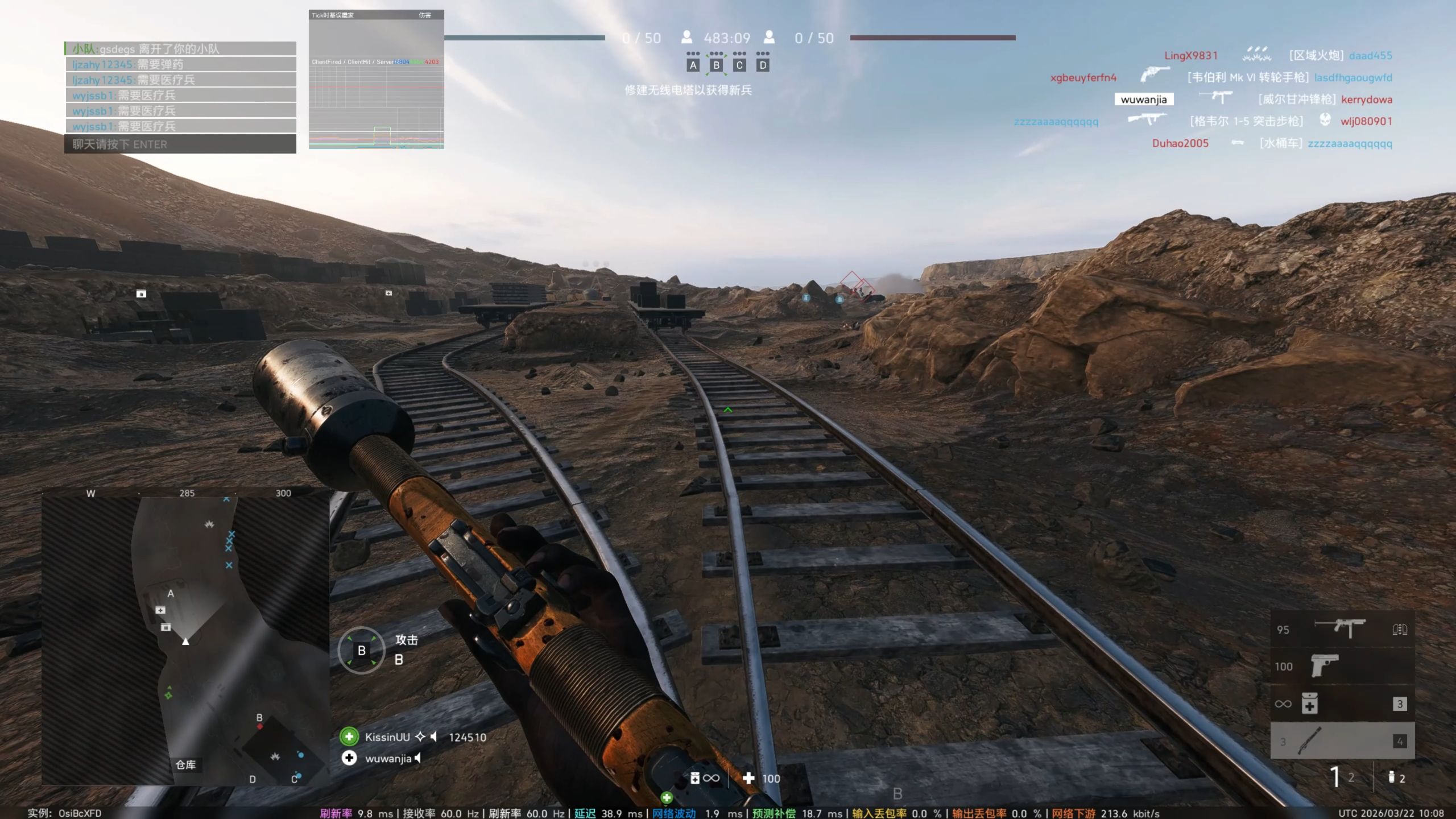Click the B objective marker on minimap
This screenshot has width=1456, height=819.
[x=259, y=718]
